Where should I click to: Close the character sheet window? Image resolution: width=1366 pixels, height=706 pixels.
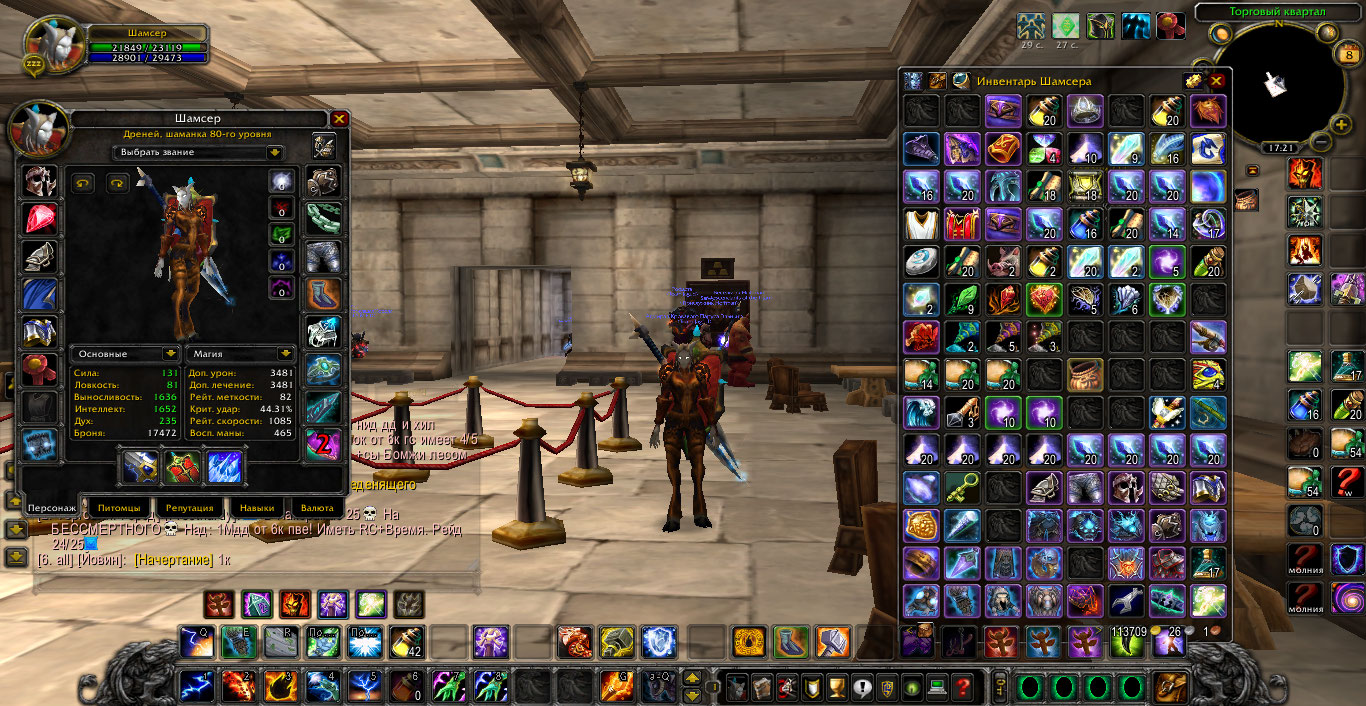[x=340, y=119]
